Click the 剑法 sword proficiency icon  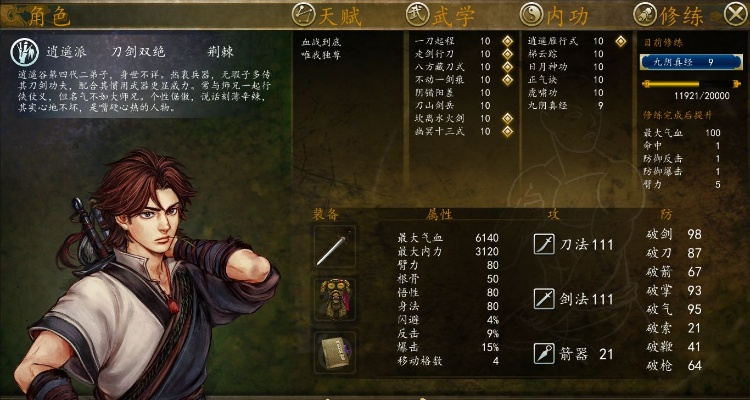[x=544, y=298]
